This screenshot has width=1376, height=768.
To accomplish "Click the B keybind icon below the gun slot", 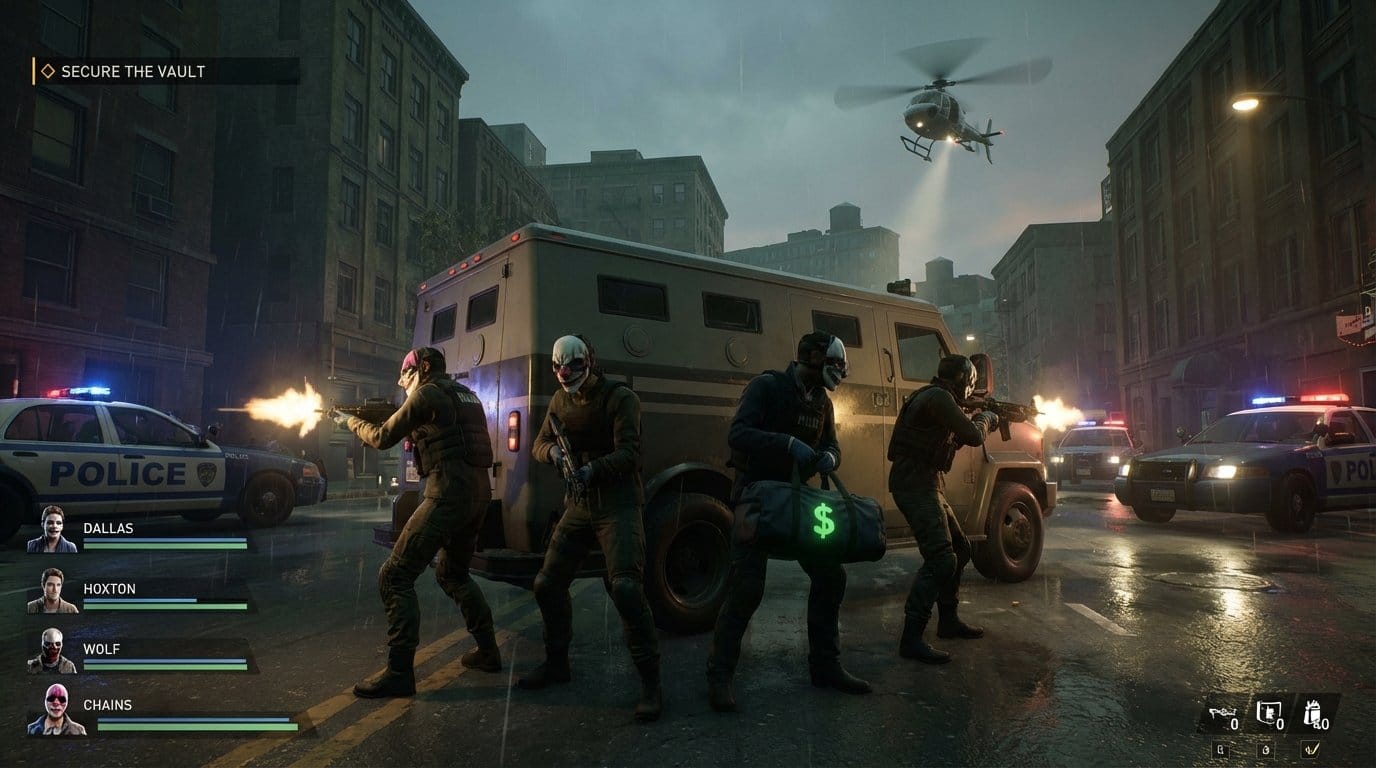I will pos(1221,750).
